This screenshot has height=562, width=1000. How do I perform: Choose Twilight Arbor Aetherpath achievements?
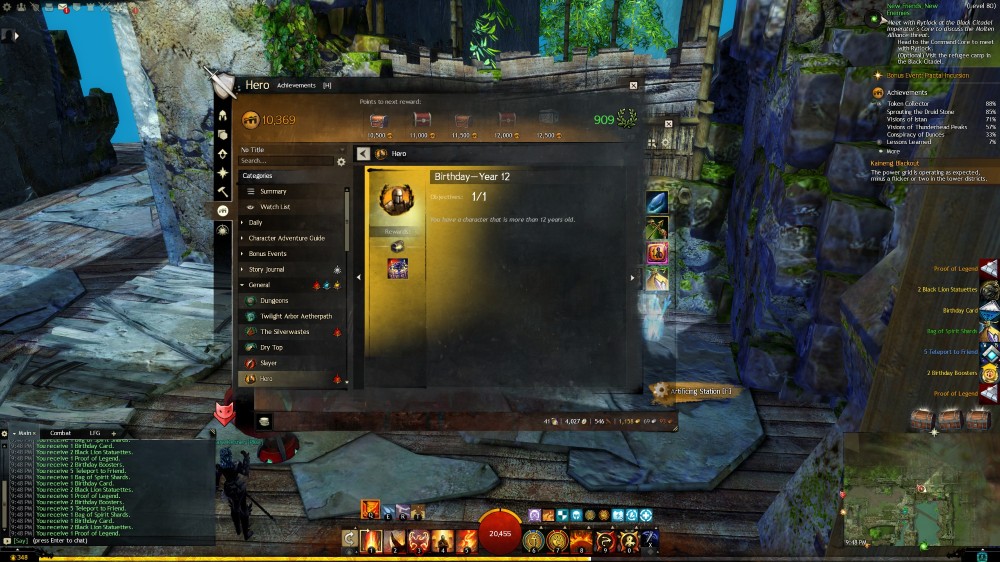pos(295,316)
